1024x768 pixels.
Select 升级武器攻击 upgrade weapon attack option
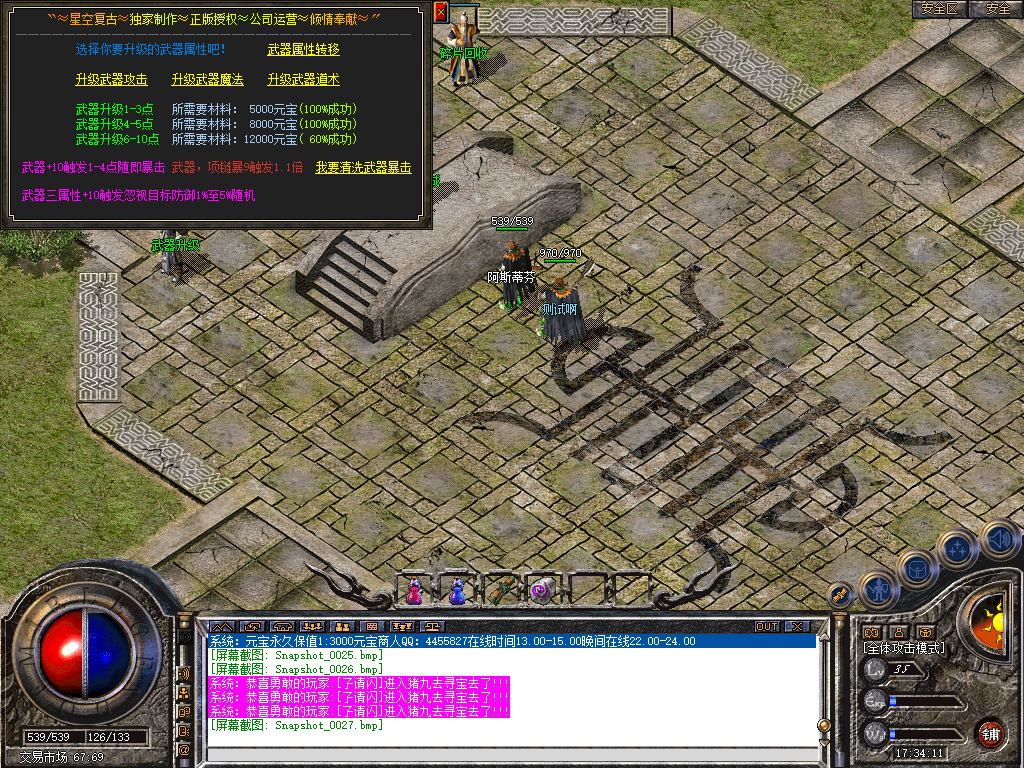coord(111,79)
